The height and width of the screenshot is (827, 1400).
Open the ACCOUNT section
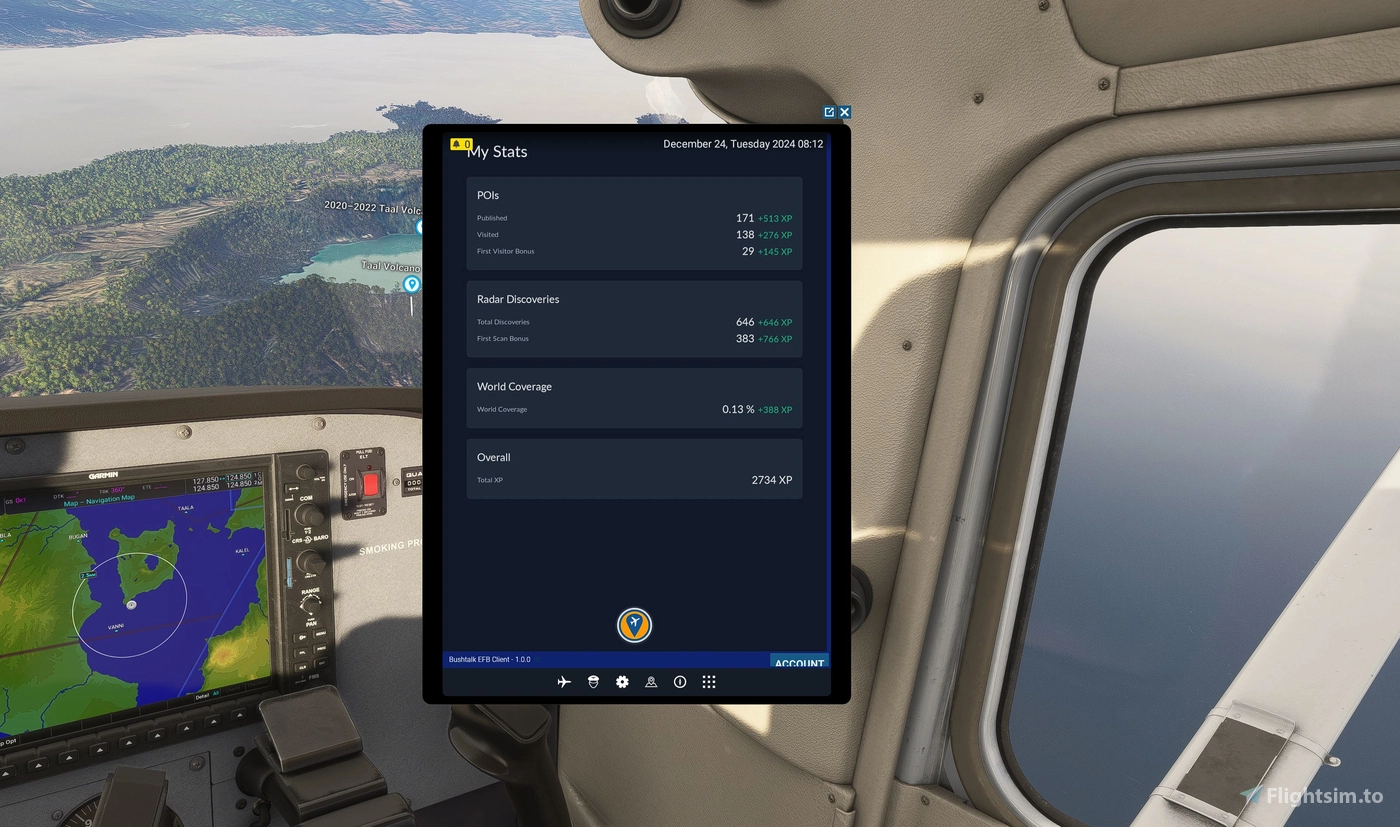click(799, 663)
